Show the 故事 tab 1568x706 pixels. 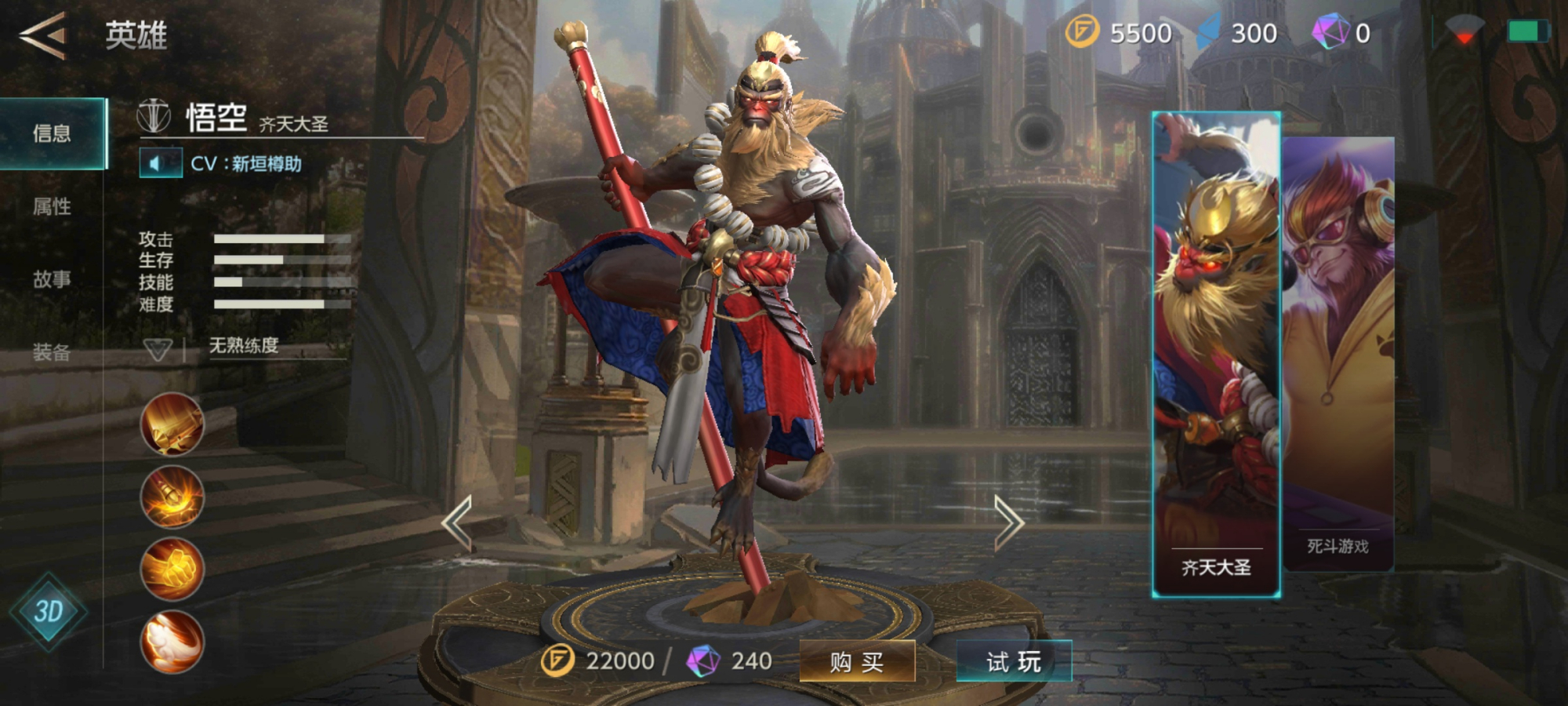52,279
